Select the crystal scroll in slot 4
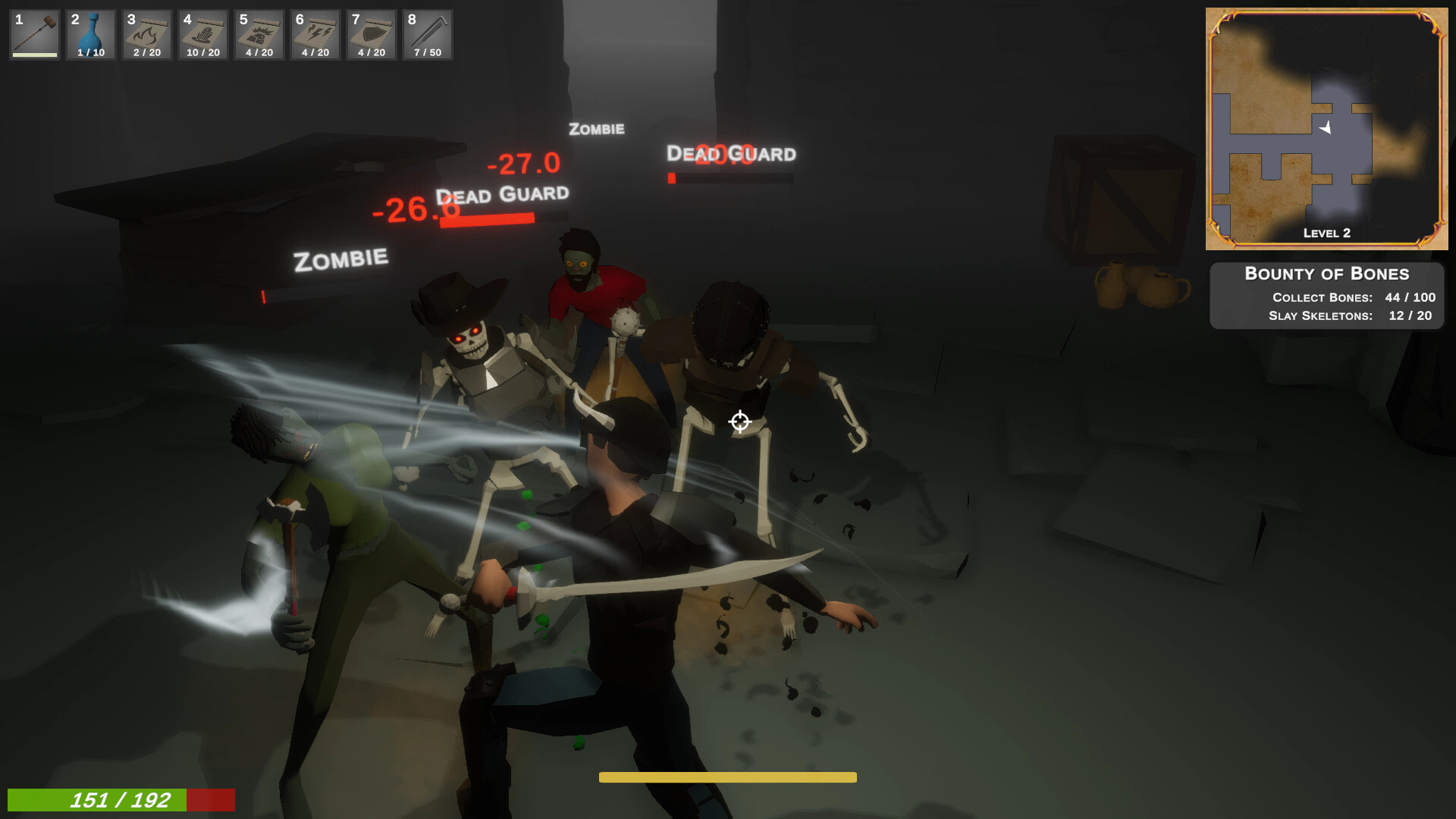 [202, 35]
